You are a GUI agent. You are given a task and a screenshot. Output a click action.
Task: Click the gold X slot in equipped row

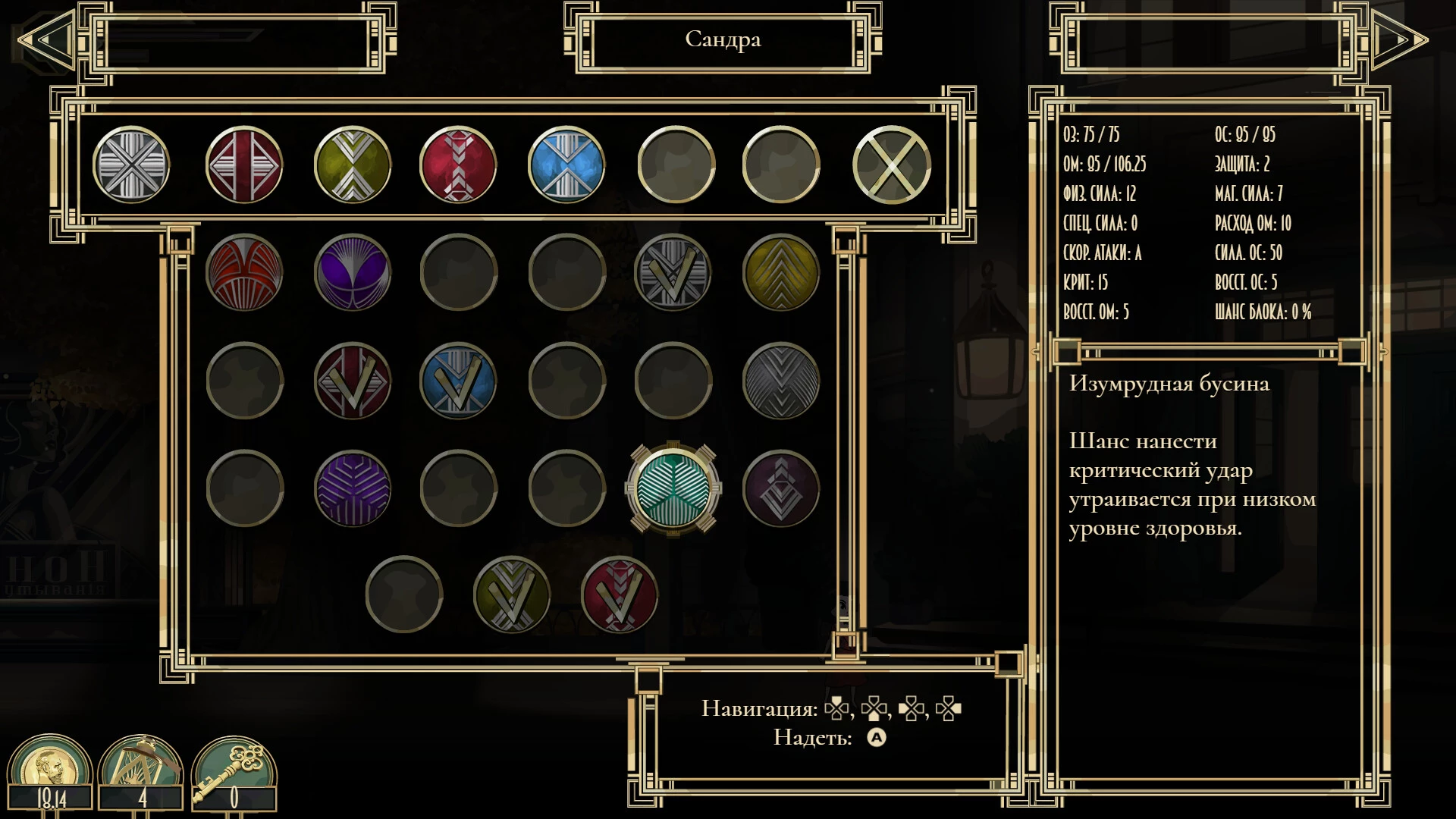892,165
